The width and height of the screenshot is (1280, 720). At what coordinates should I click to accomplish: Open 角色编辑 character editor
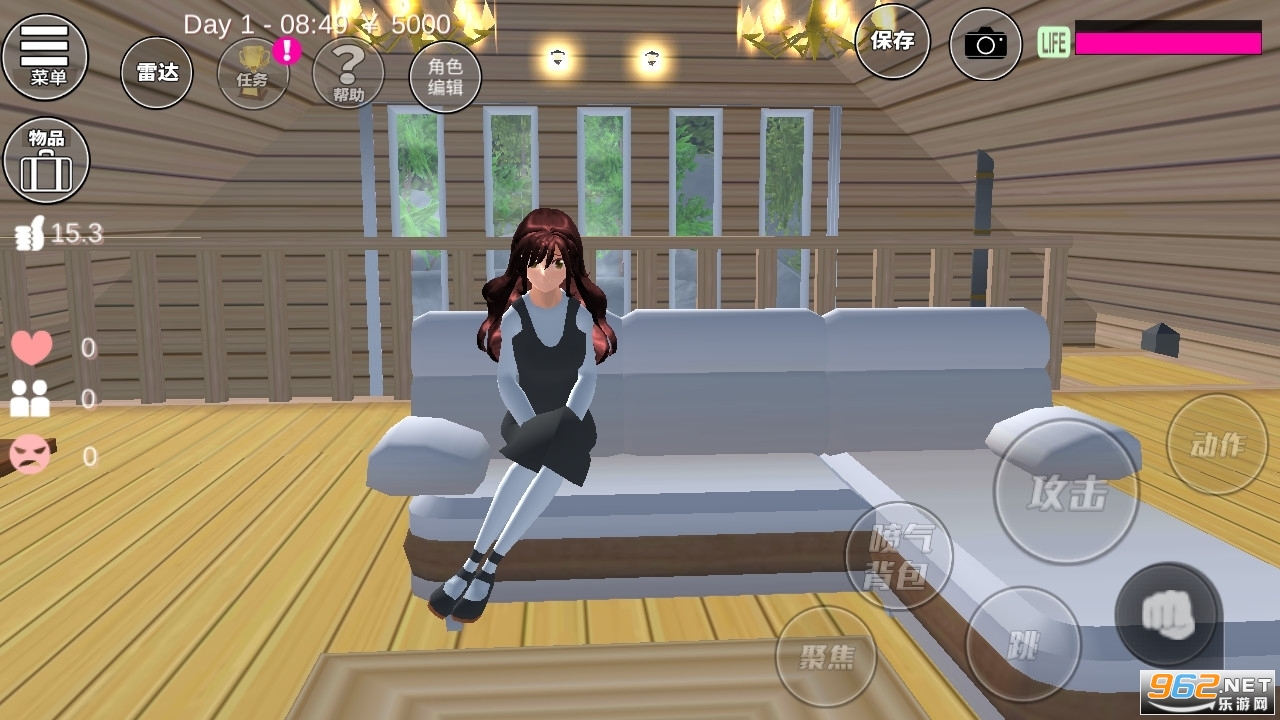pyautogui.click(x=445, y=76)
